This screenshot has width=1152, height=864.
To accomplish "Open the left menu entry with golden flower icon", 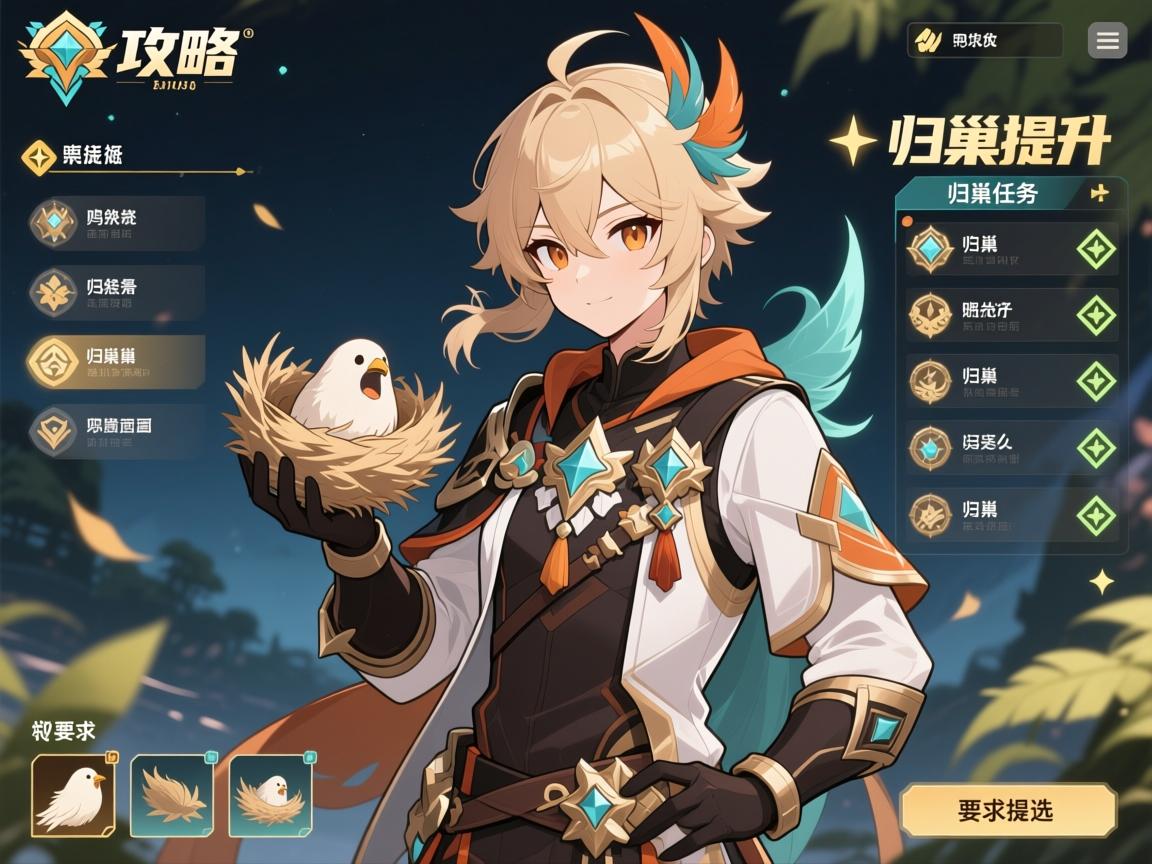I will pyautogui.click(x=116, y=292).
